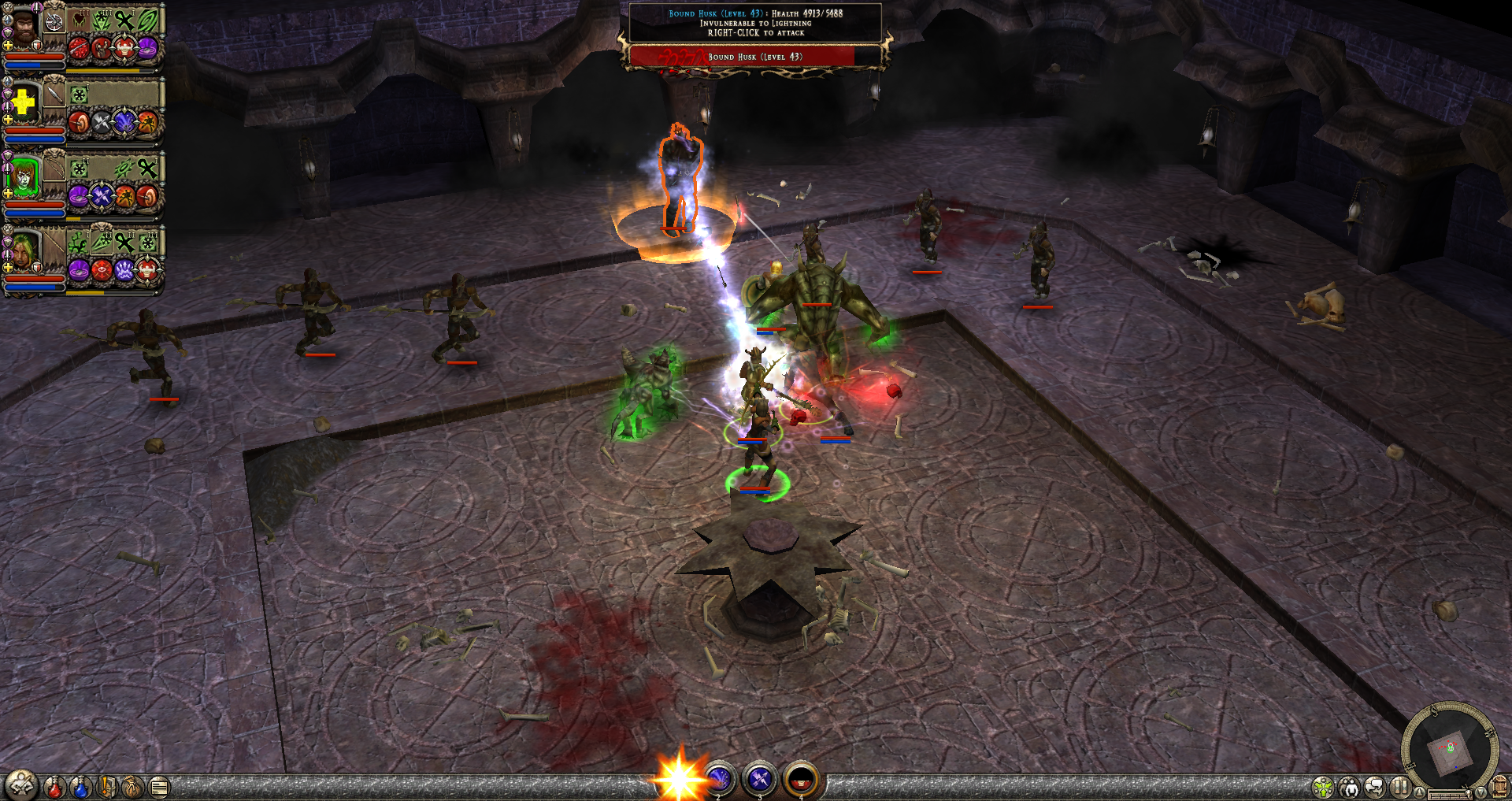The image size is (1512, 801).
Task: Toggle the party formation icon at bottom-left corner
Action: pyautogui.click(x=21, y=784)
